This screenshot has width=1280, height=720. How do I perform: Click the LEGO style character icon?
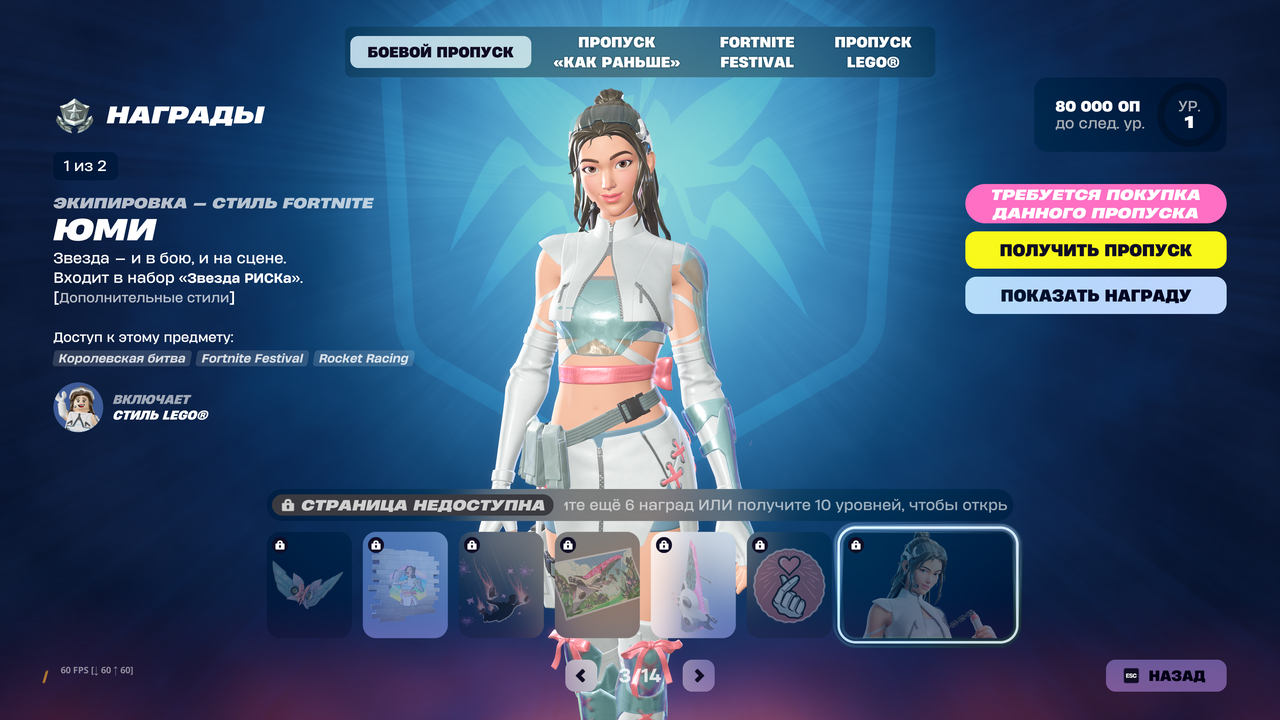(x=78, y=407)
